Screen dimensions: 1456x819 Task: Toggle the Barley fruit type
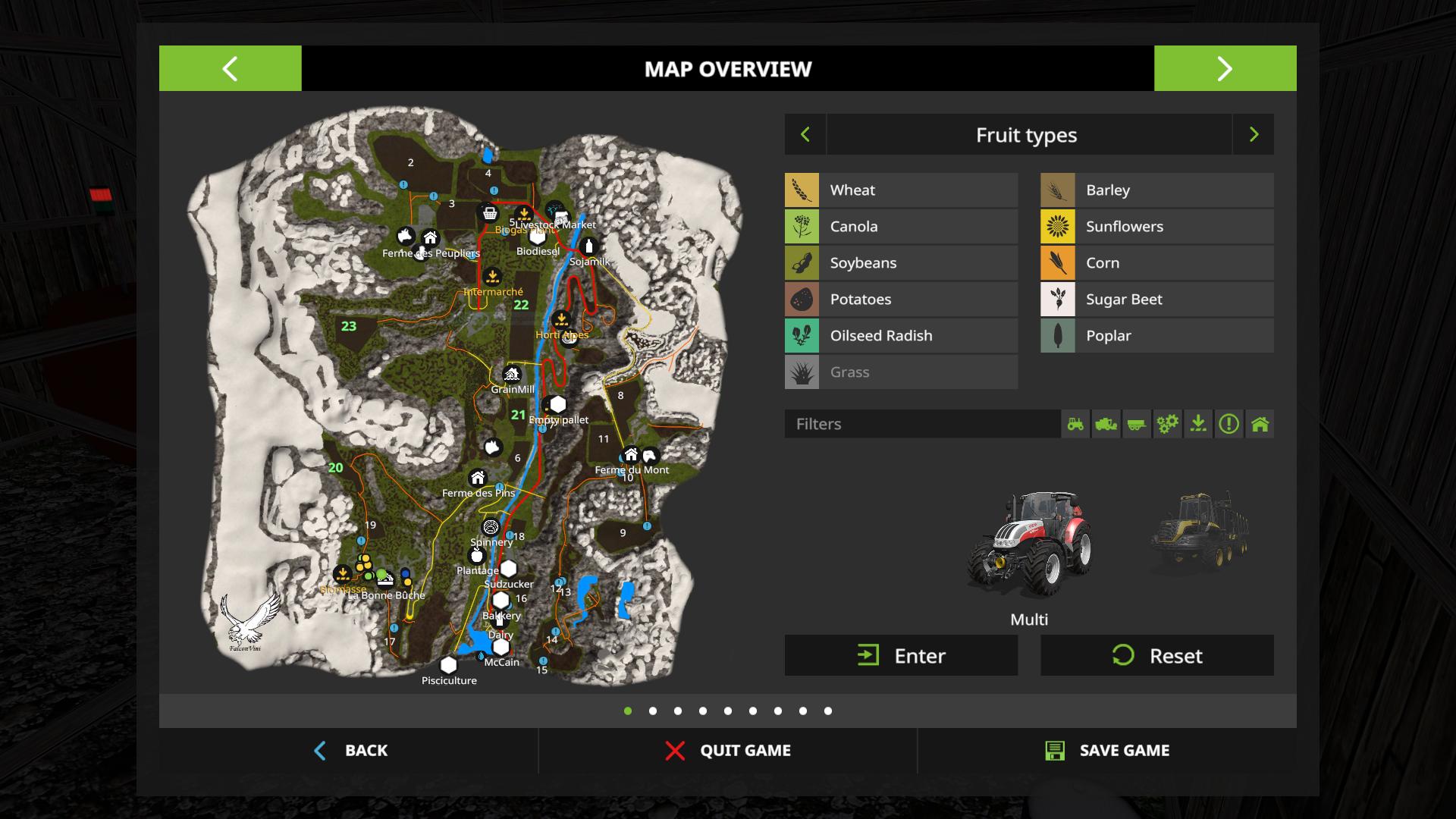click(x=1156, y=190)
